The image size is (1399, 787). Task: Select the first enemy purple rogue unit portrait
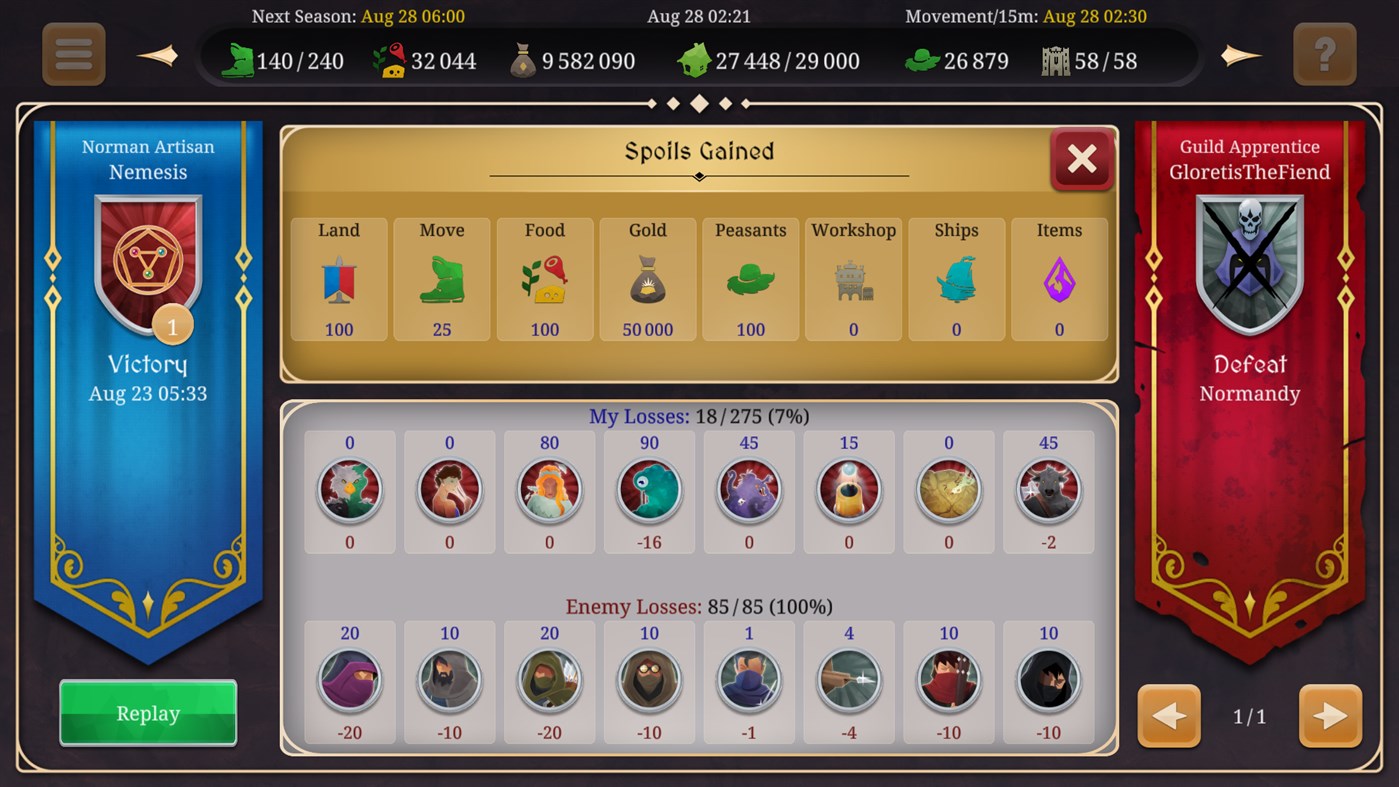349,682
